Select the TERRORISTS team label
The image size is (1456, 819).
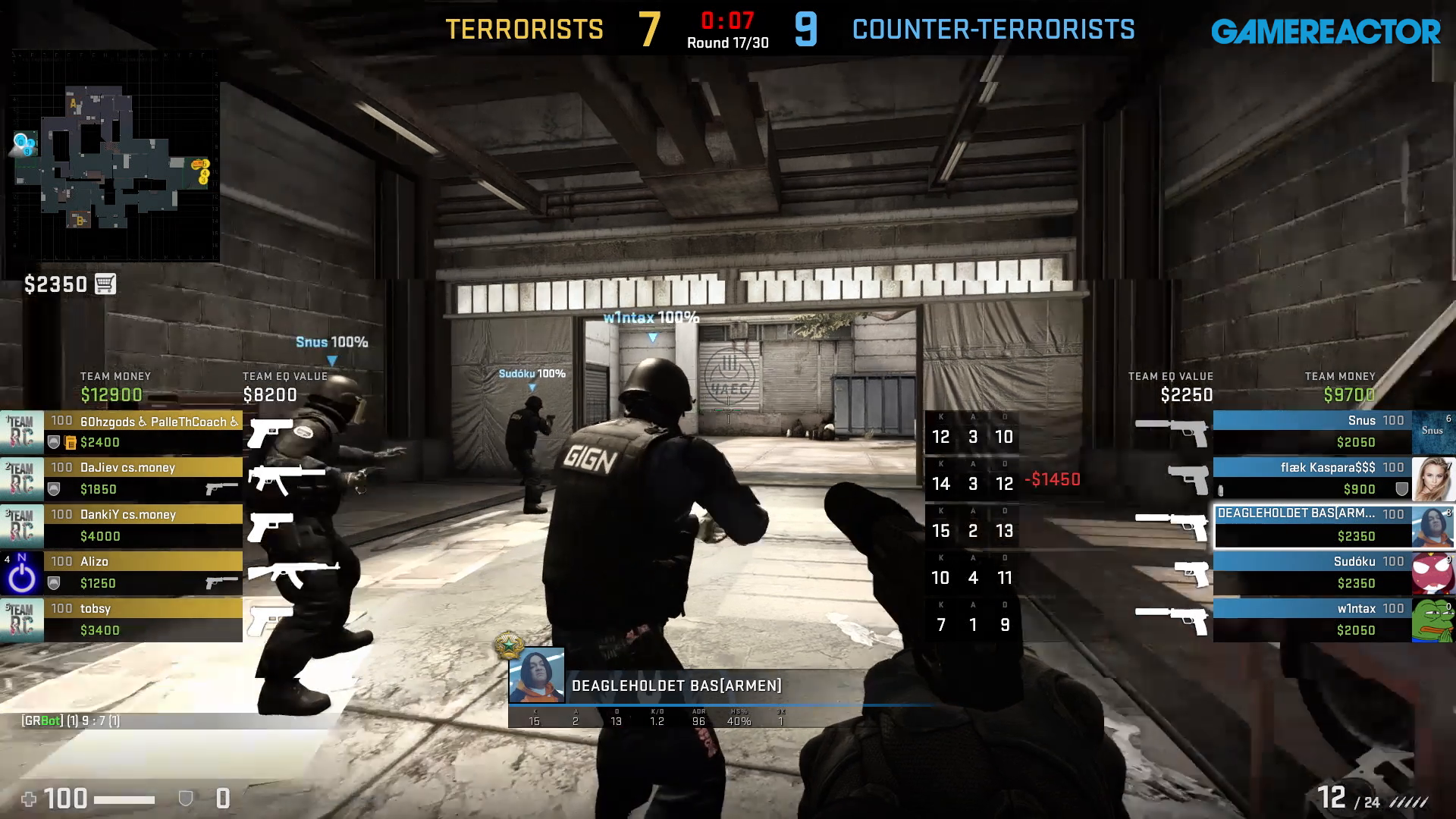pos(523,30)
